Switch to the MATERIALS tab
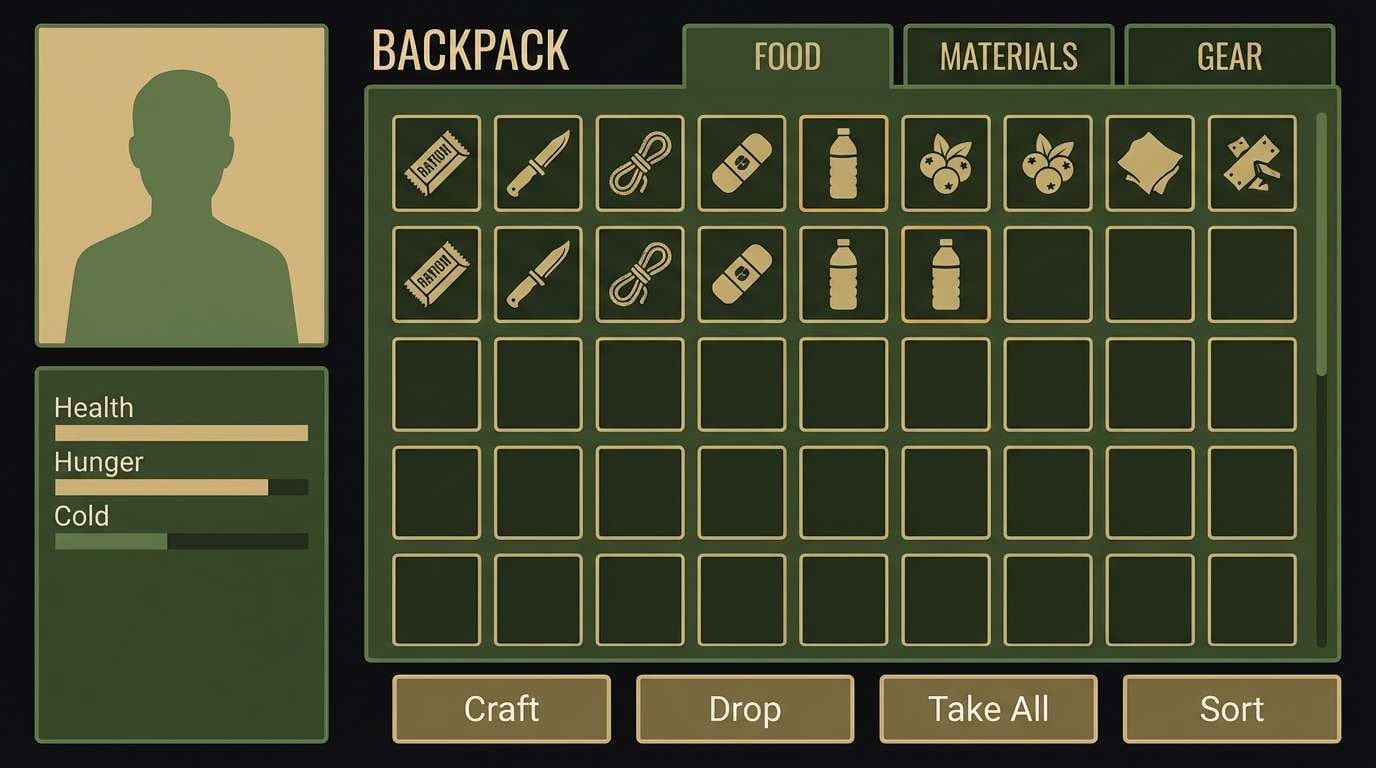The height and width of the screenshot is (768, 1376). click(x=1008, y=57)
